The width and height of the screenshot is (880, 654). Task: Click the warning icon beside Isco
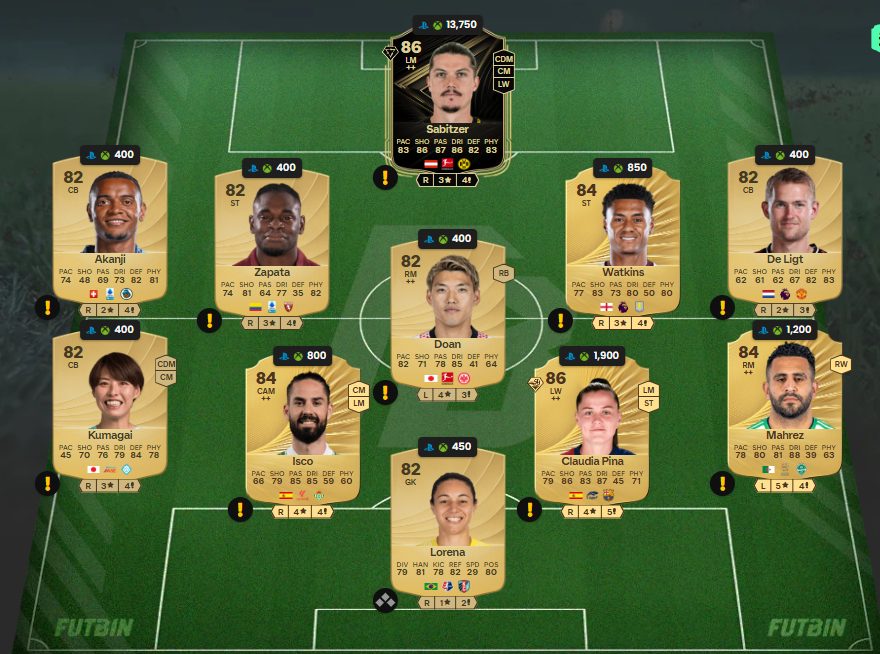click(240, 510)
